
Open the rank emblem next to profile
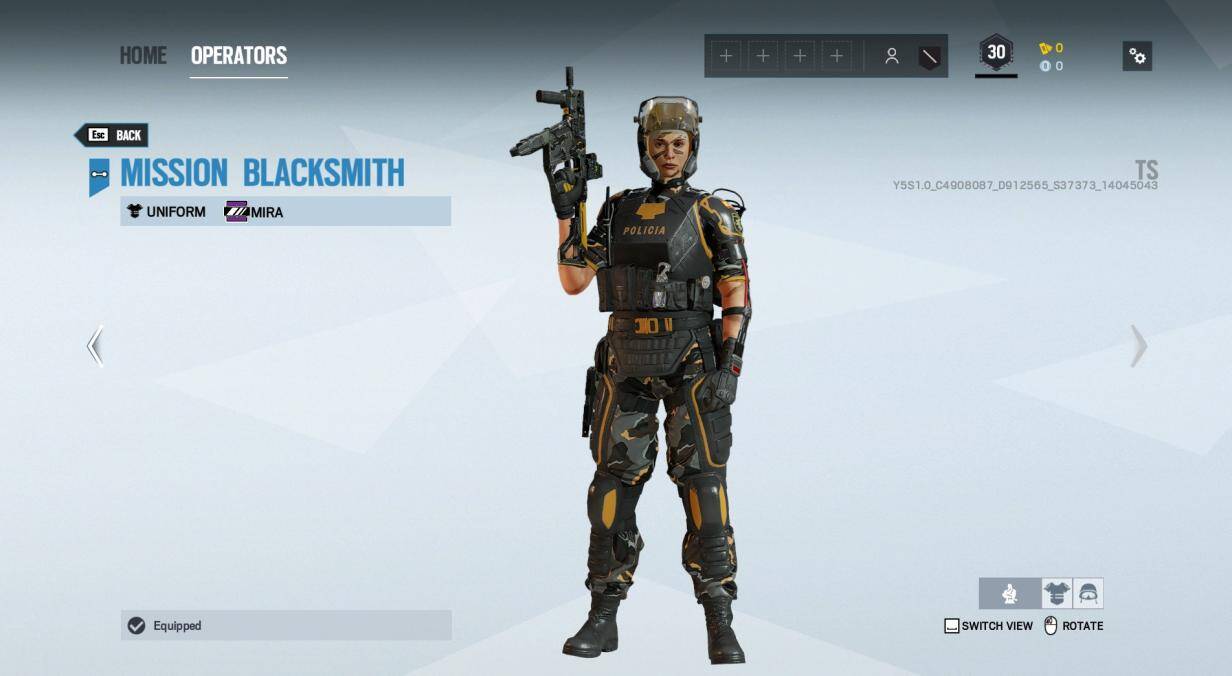pyautogui.click(x=929, y=57)
